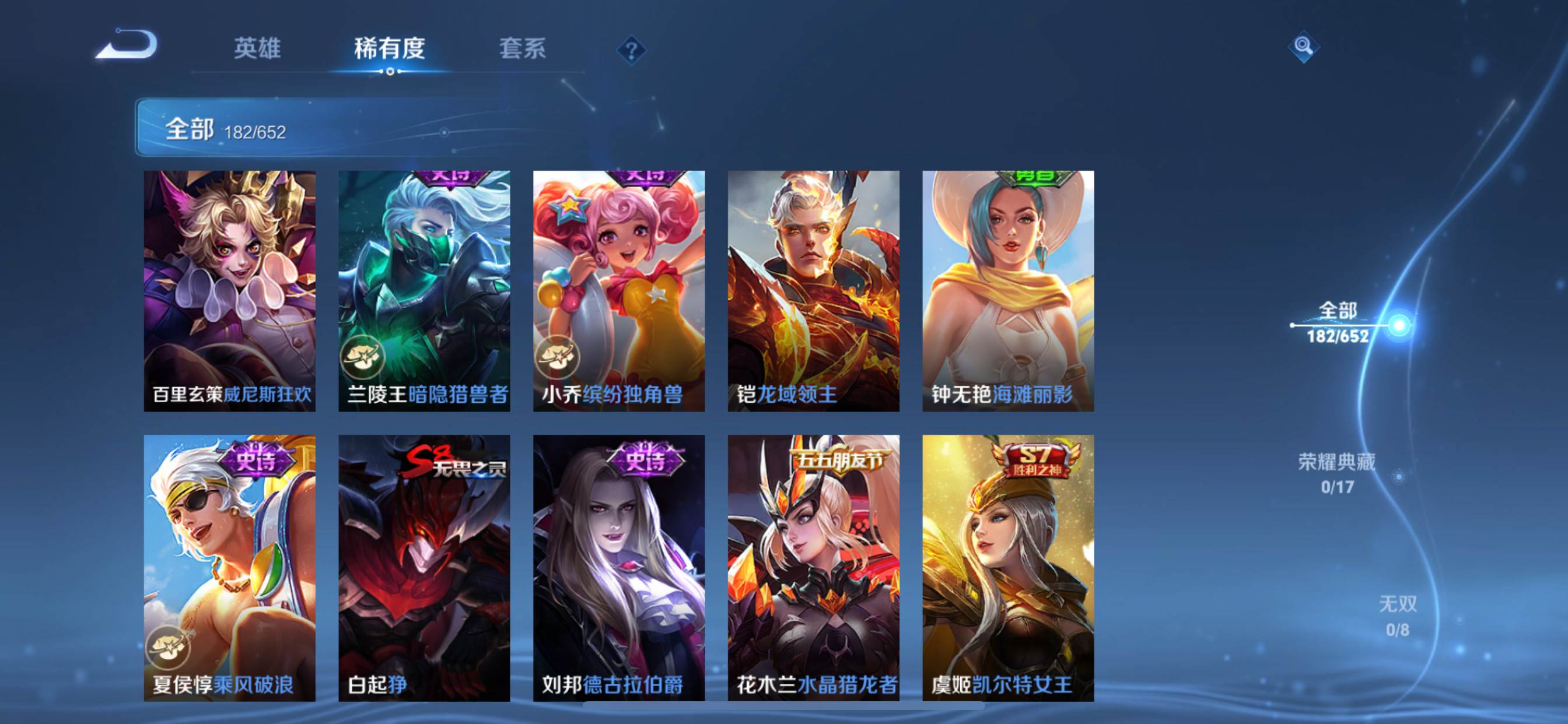Open the 夏侯惇 乘风破浪 skin card
The image size is (1568, 724).
pyautogui.click(x=229, y=567)
